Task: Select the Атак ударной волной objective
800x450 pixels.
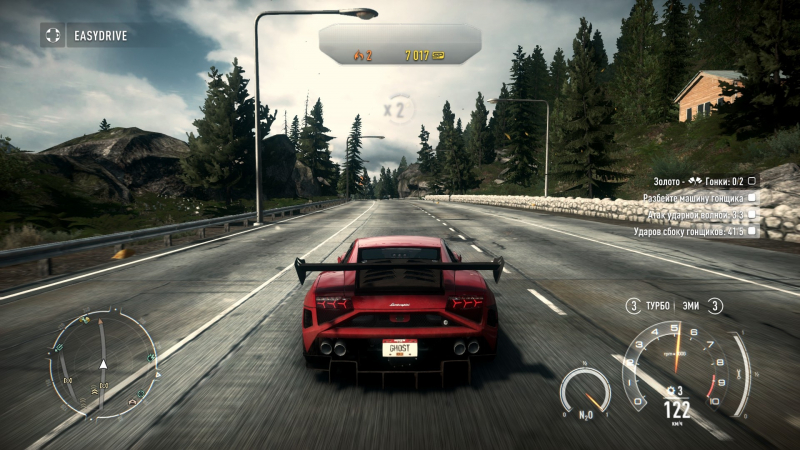Action: coord(695,215)
